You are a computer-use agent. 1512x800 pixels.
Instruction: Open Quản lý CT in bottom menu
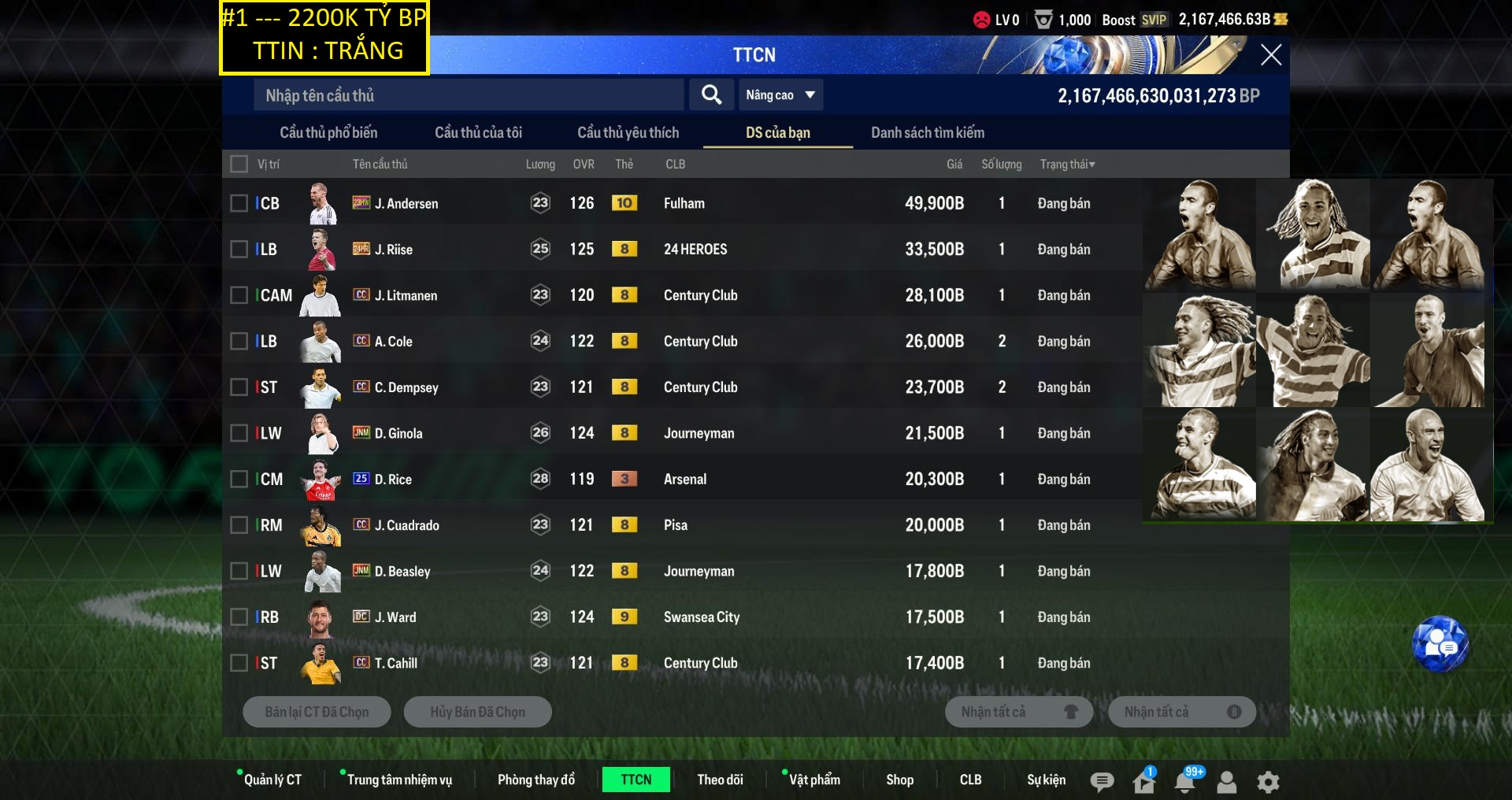pyautogui.click(x=272, y=780)
